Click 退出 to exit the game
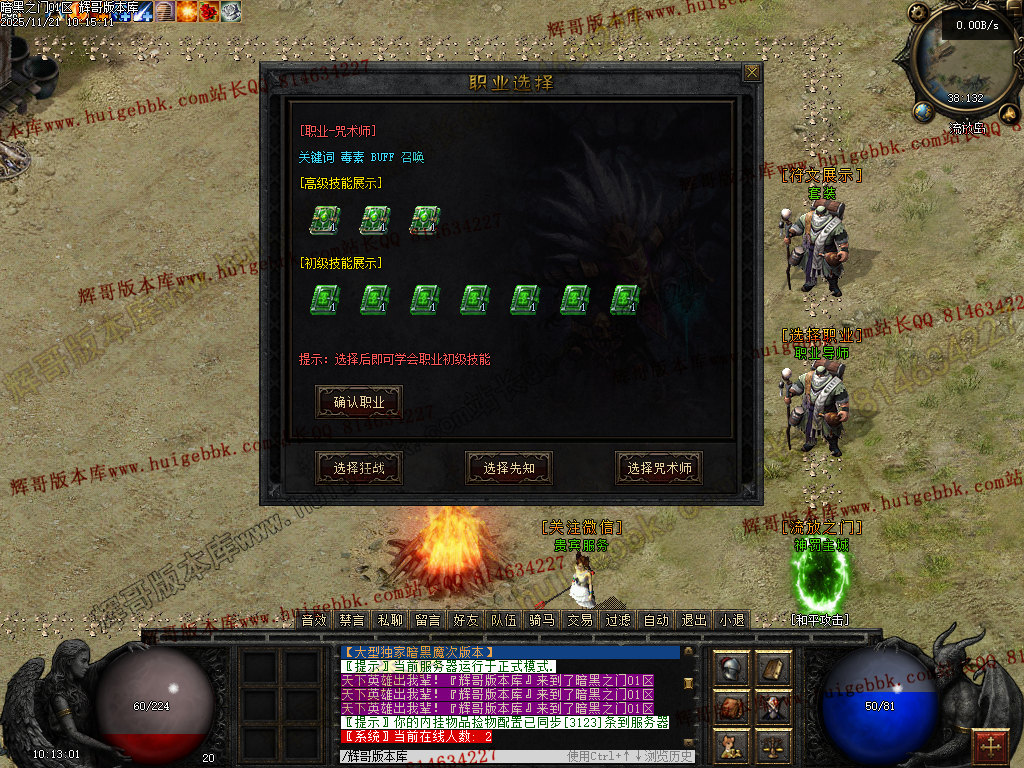Image resolution: width=1024 pixels, height=768 pixels. click(x=694, y=620)
